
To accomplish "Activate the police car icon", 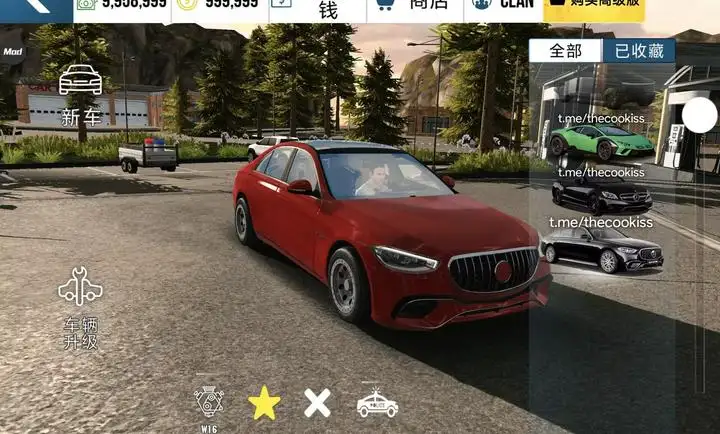I will [x=377, y=403].
